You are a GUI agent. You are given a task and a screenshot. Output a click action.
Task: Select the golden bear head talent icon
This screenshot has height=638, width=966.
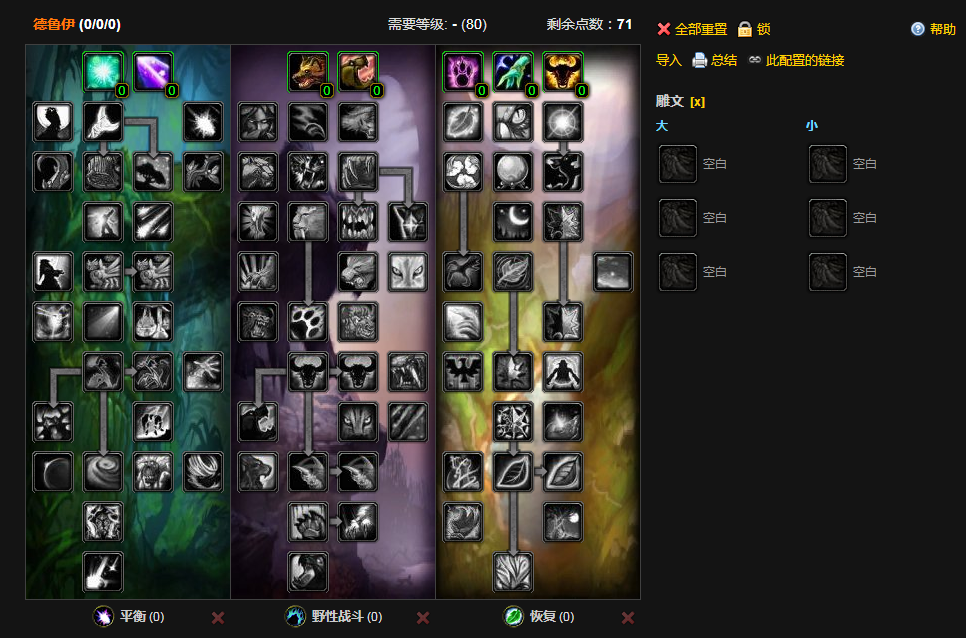(308, 72)
